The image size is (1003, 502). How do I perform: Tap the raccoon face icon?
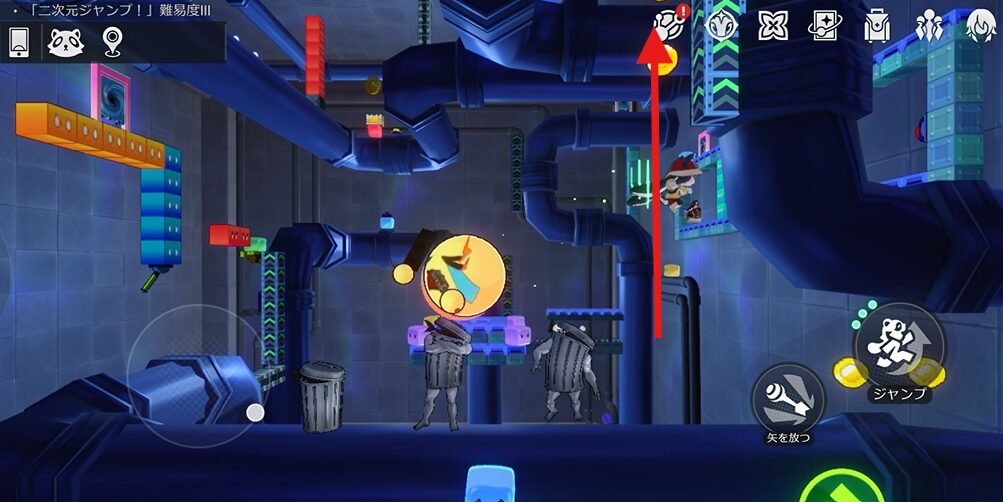[x=66, y=42]
